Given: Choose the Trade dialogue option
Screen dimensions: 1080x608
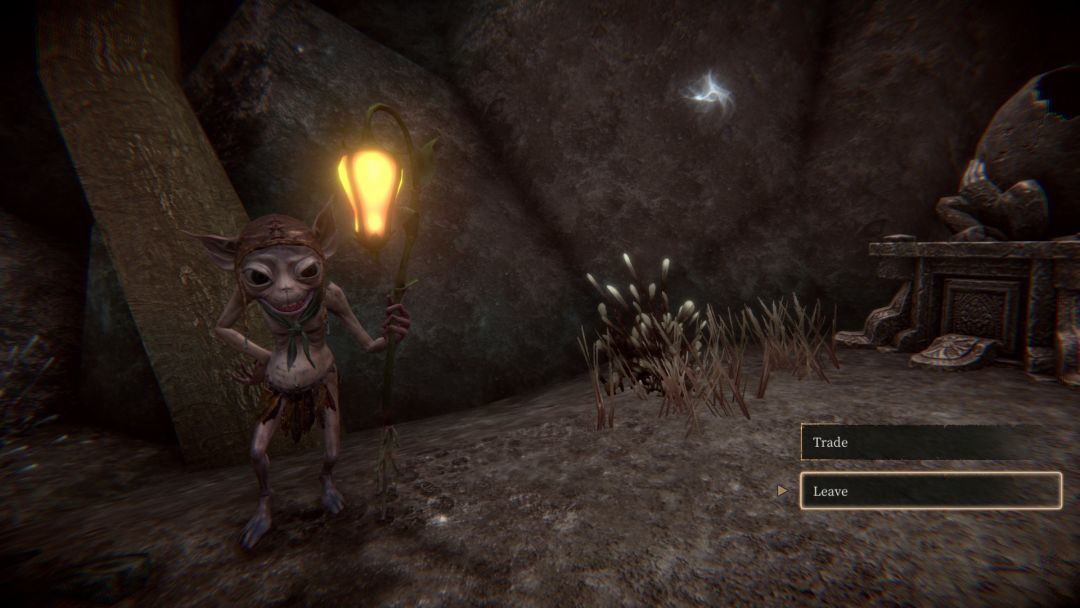Looking at the screenshot, I should pos(929,442).
